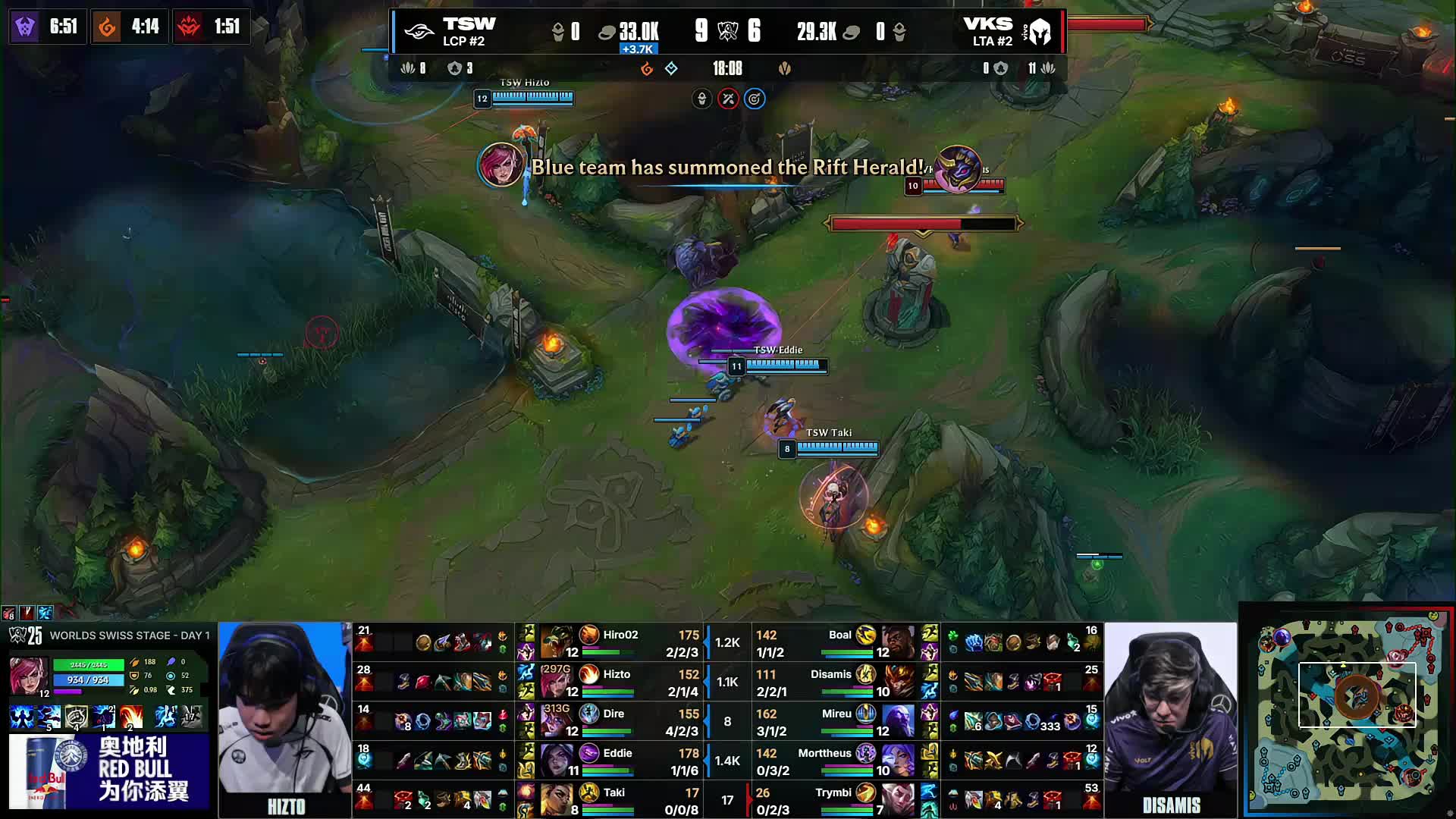
Task: Click Eddie's green health bar in the scoreboard
Action: pos(607,770)
